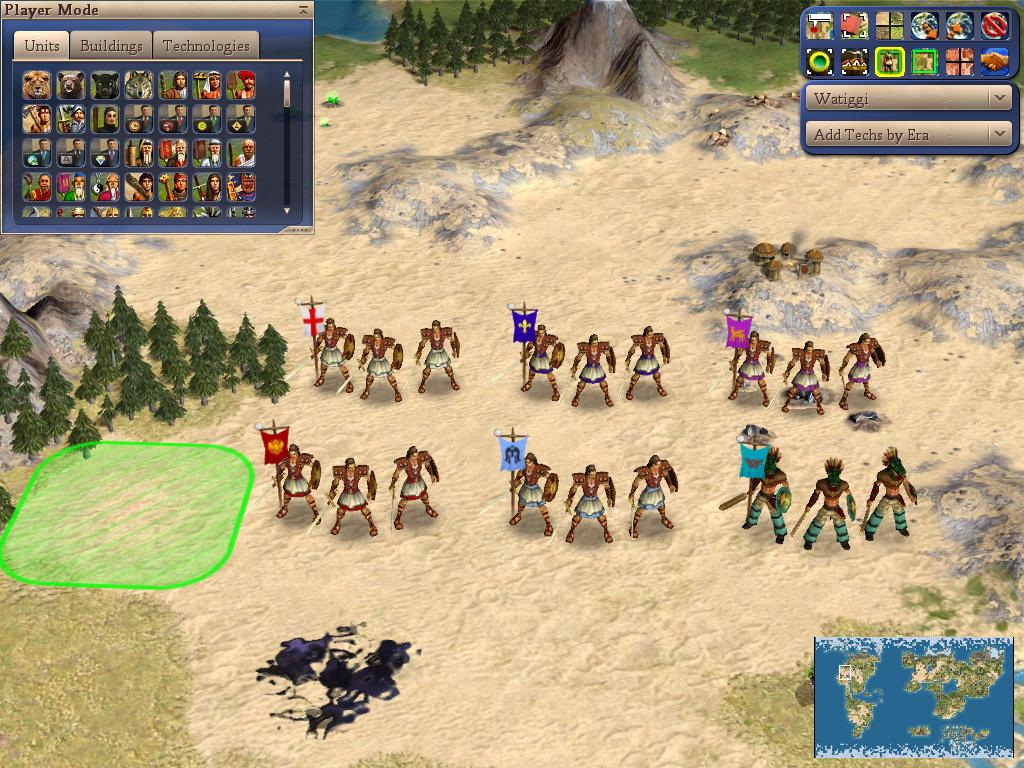Click the red no-entry erase icon
The image size is (1024, 768).
[x=993, y=25]
